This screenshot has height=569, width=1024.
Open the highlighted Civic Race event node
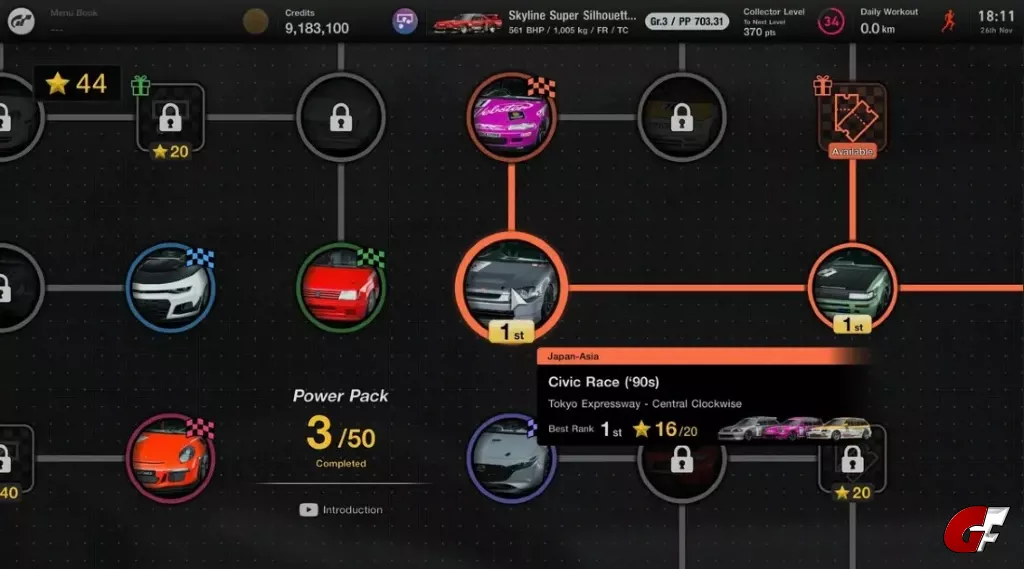coord(511,287)
